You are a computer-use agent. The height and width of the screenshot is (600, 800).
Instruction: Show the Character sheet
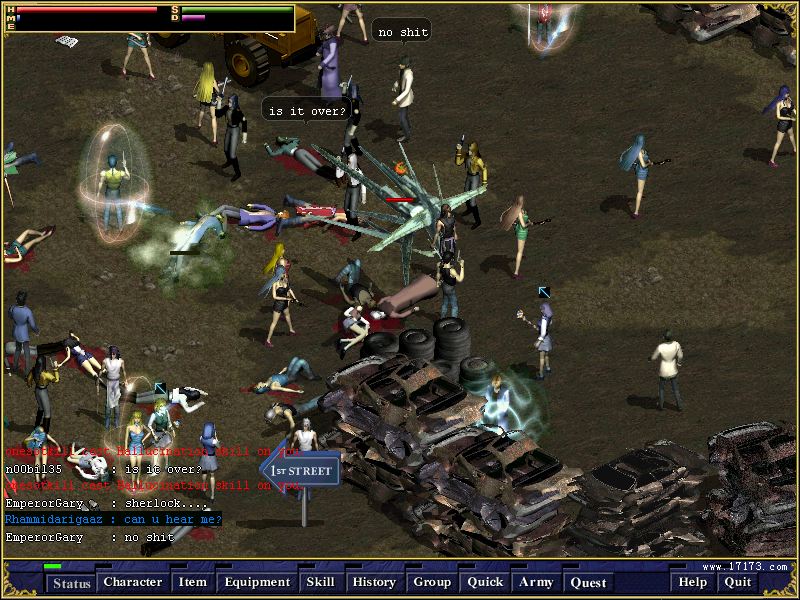click(132, 582)
